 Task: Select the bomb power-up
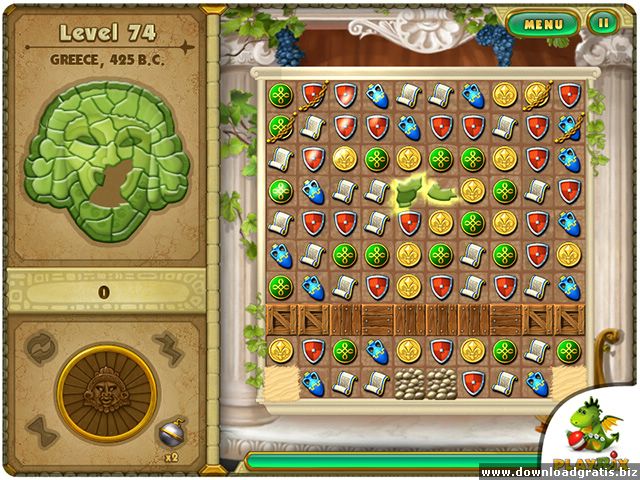click(x=169, y=431)
